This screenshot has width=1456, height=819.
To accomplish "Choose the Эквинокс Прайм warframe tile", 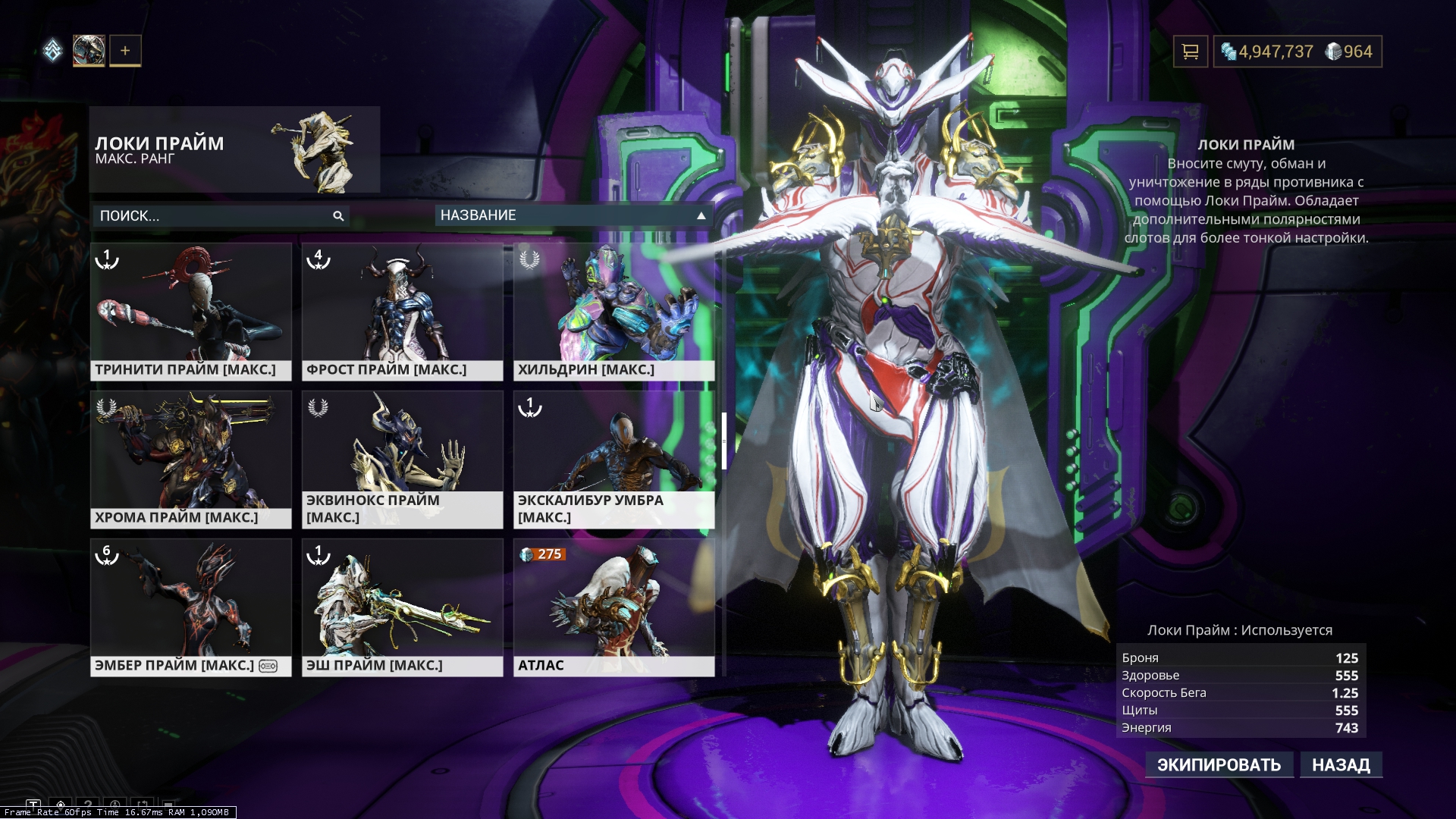I will pos(402,459).
